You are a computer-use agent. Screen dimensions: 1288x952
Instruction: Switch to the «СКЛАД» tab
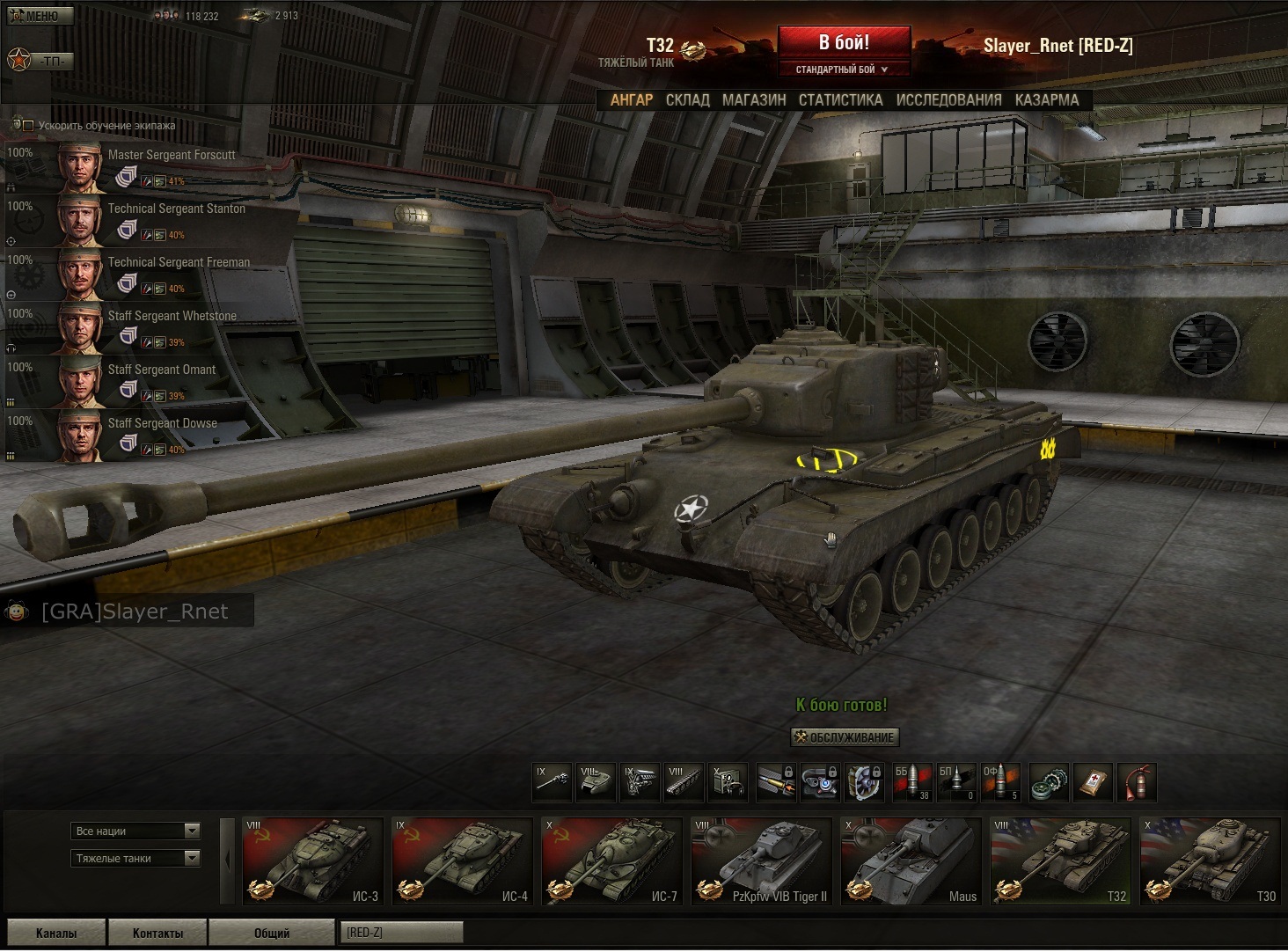point(687,100)
